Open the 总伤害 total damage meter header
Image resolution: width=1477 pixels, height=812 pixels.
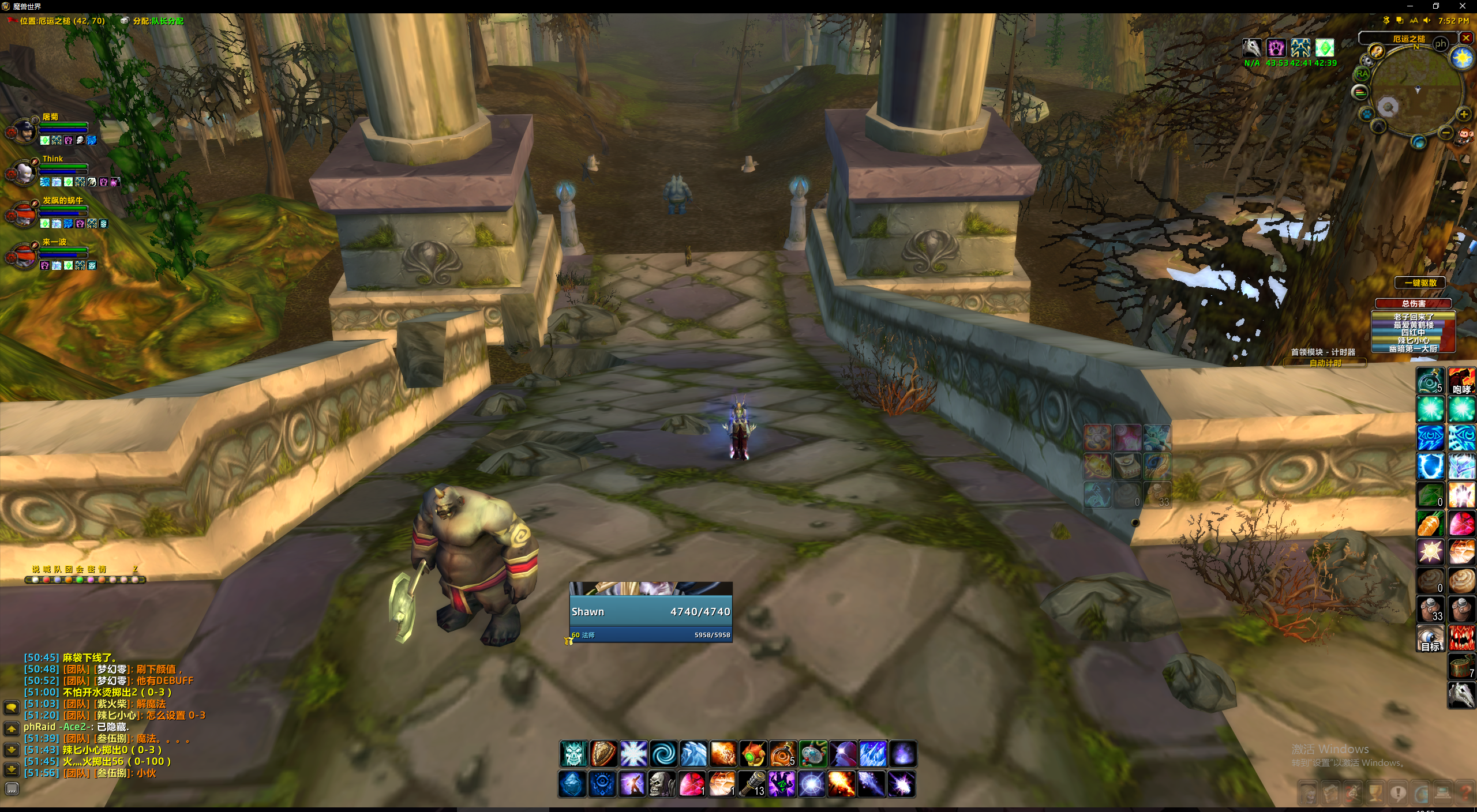pos(1413,303)
